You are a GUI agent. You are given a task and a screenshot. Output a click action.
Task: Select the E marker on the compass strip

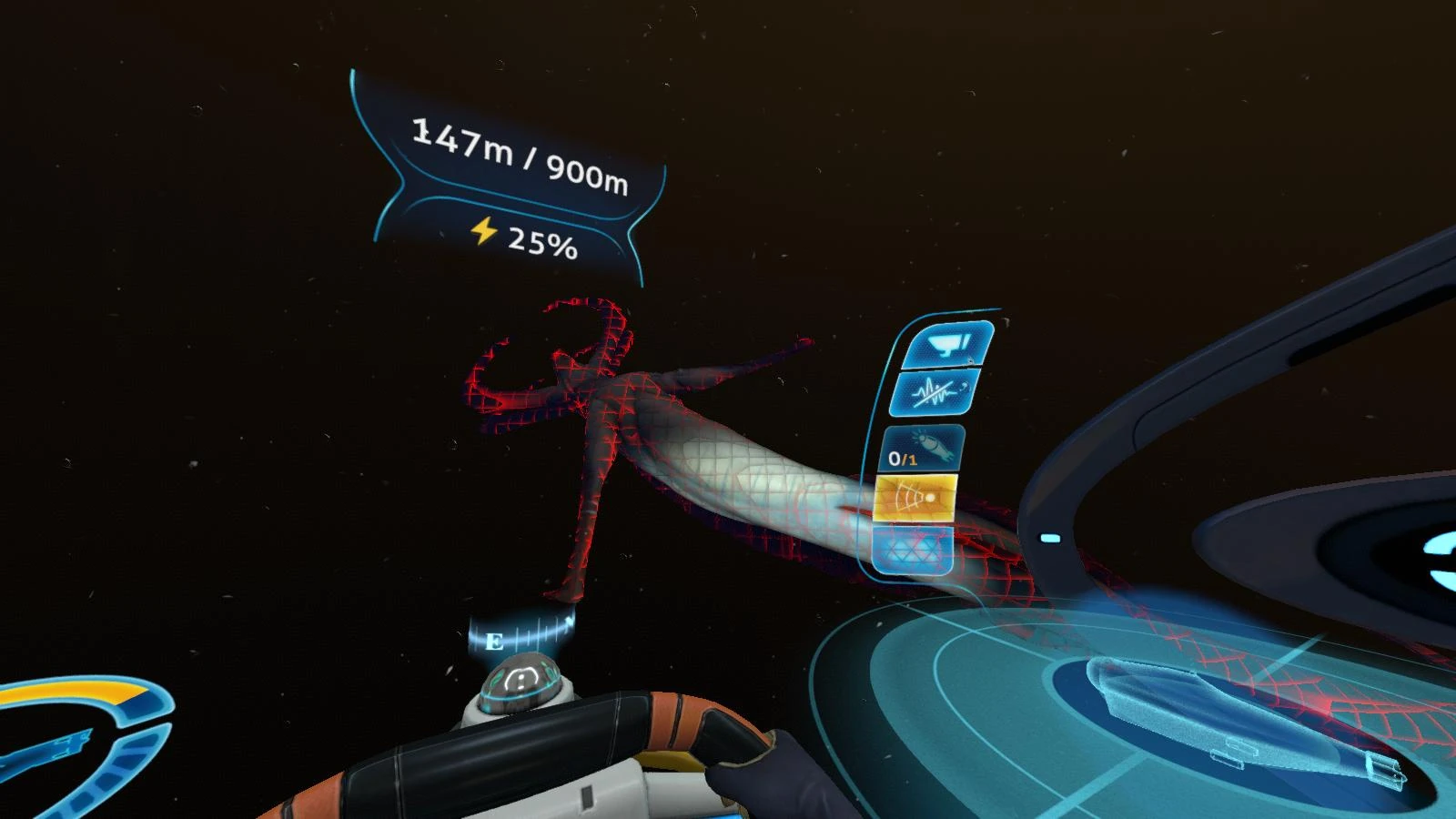[x=496, y=640]
